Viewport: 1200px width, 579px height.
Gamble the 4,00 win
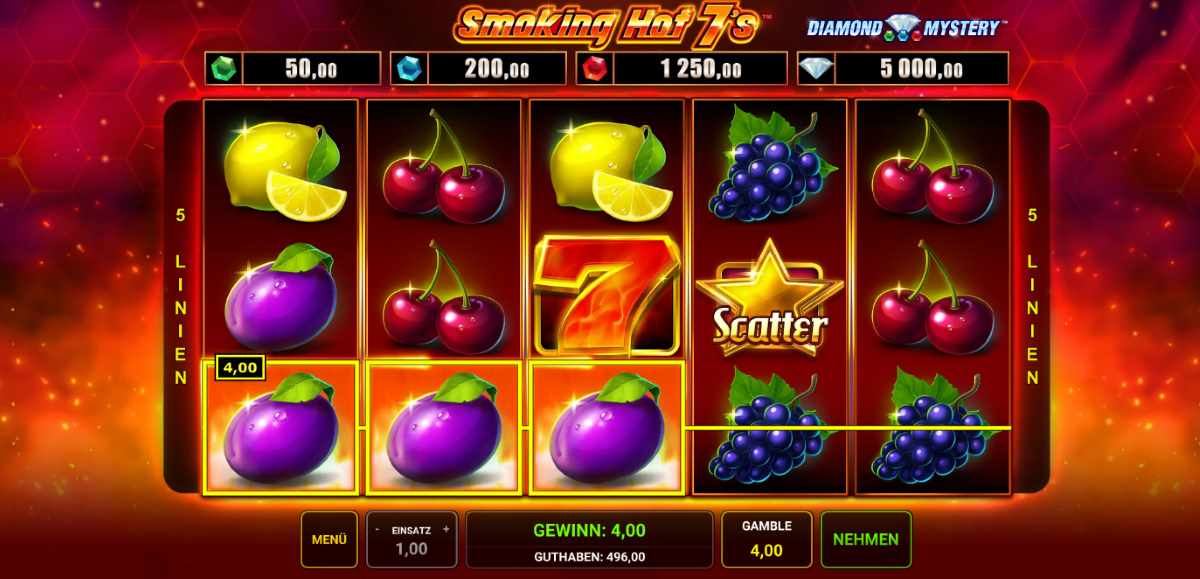[766, 539]
